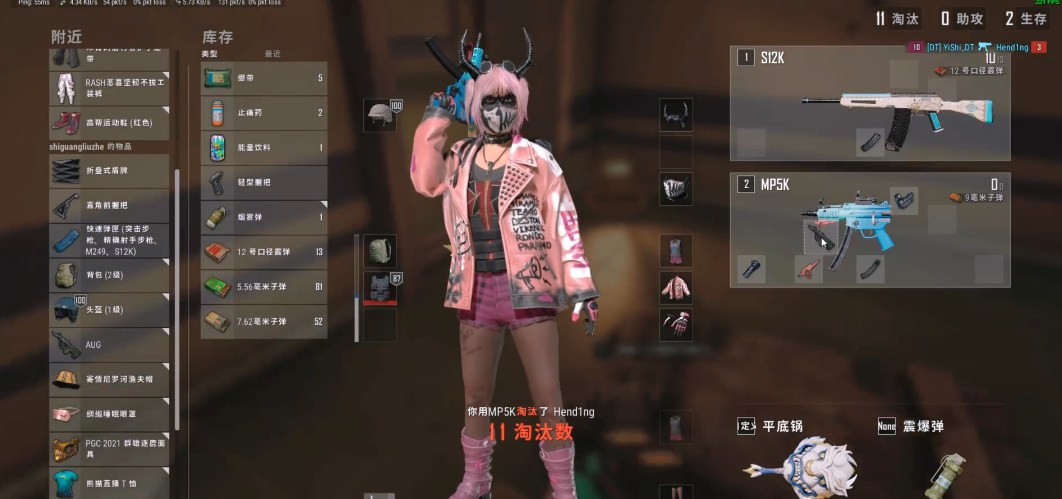Choose the energy drink in inventory
This screenshot has height=499, width=1062.
point(264,148)
